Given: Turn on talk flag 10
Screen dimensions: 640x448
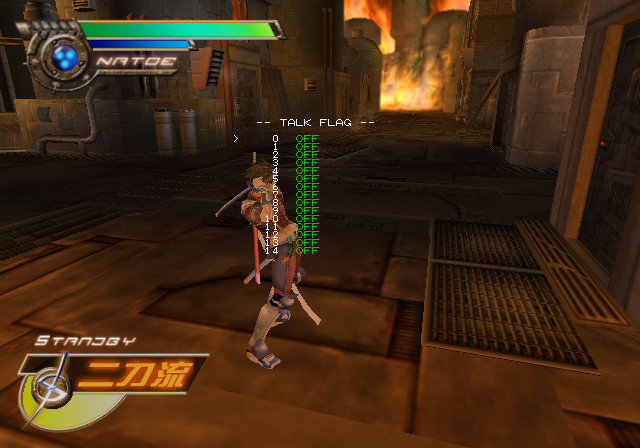Looking at the screenshot, I should coord(306,218).
